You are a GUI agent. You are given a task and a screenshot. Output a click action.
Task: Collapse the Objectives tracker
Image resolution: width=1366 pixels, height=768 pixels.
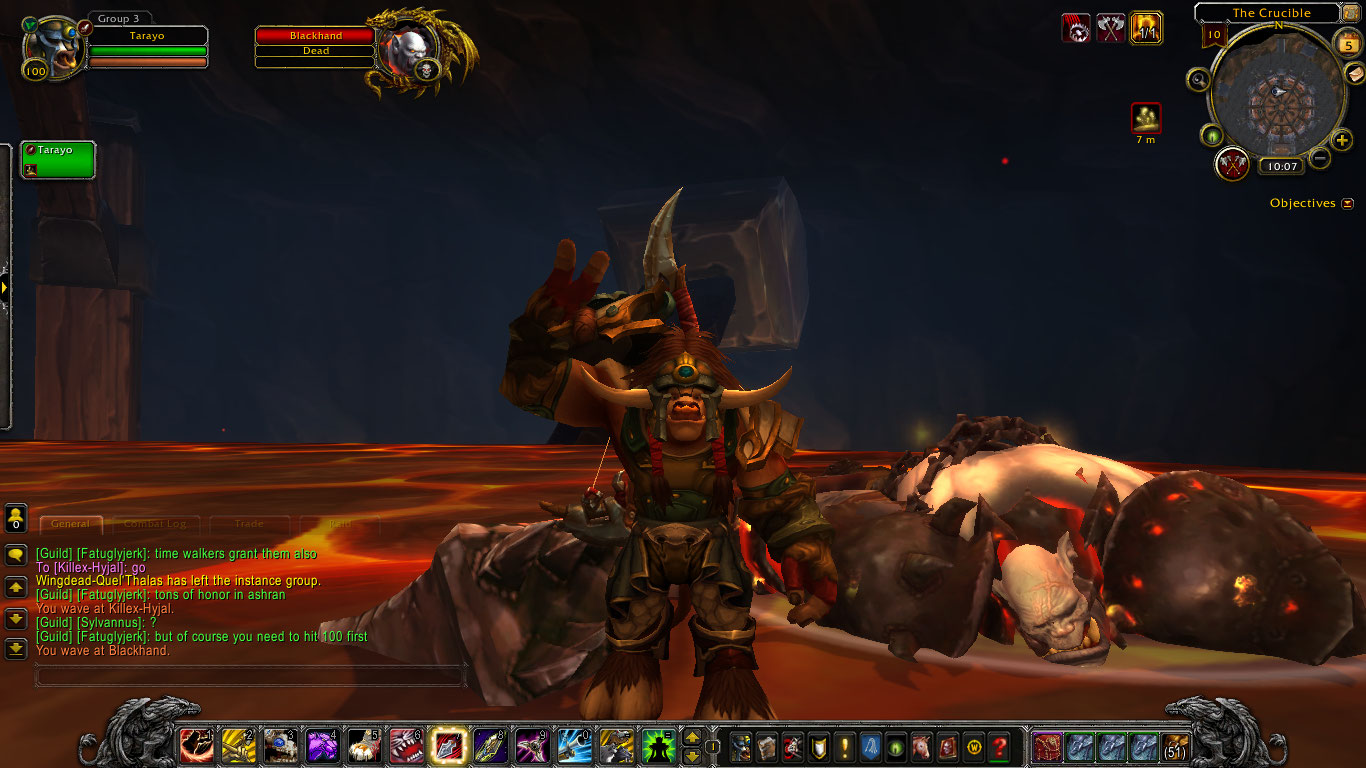pyautogui.click(x=1346, y=203)
